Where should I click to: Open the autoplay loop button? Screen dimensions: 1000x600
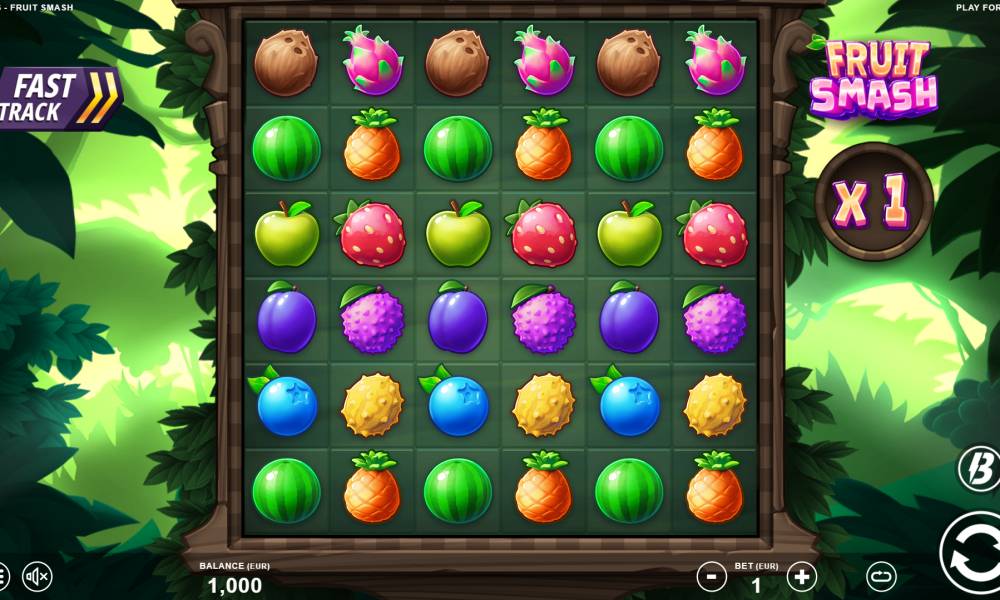point(881,577)
